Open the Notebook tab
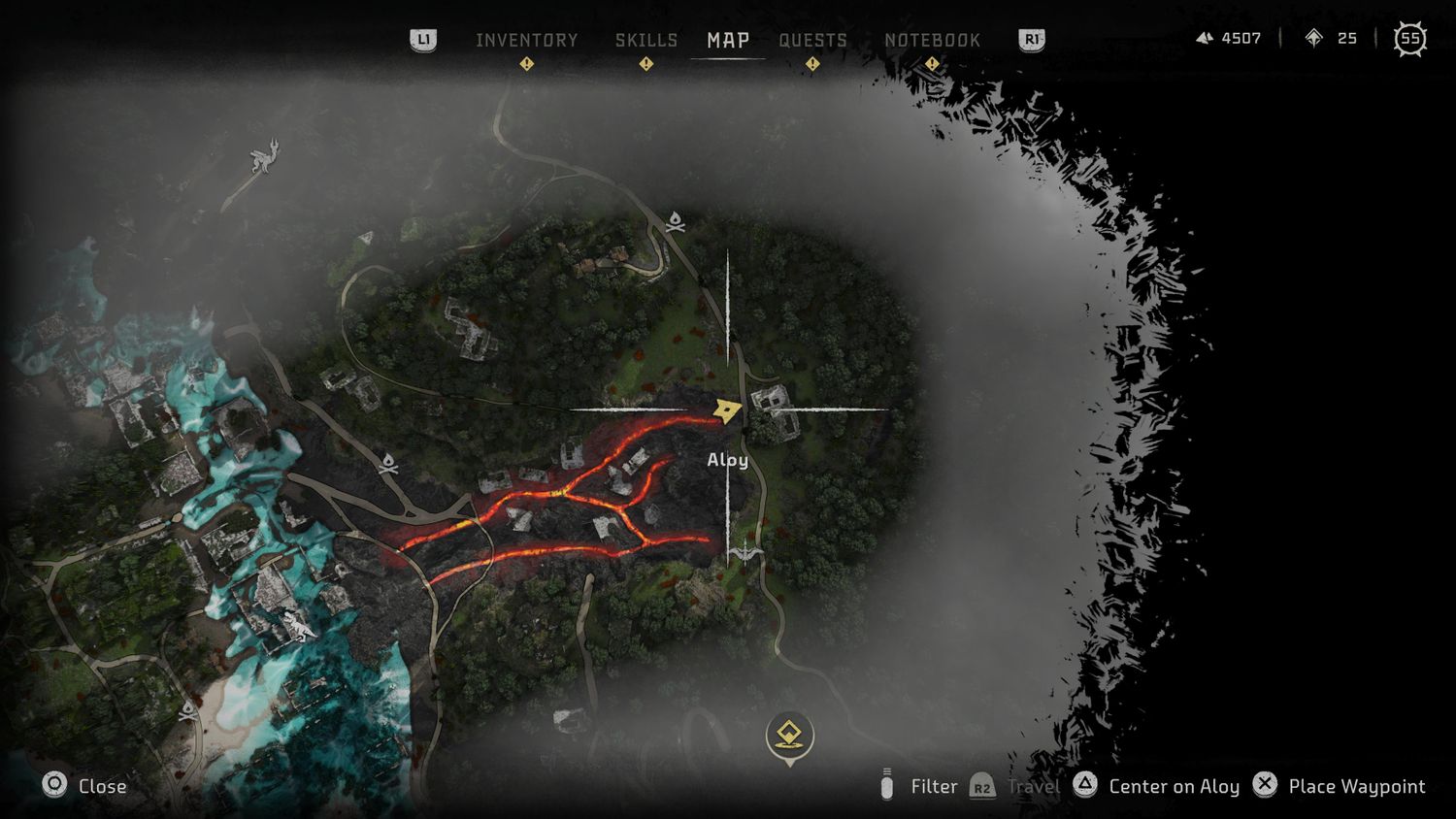The height and width of the screenshot is (819, 1456). click(932, 40)
